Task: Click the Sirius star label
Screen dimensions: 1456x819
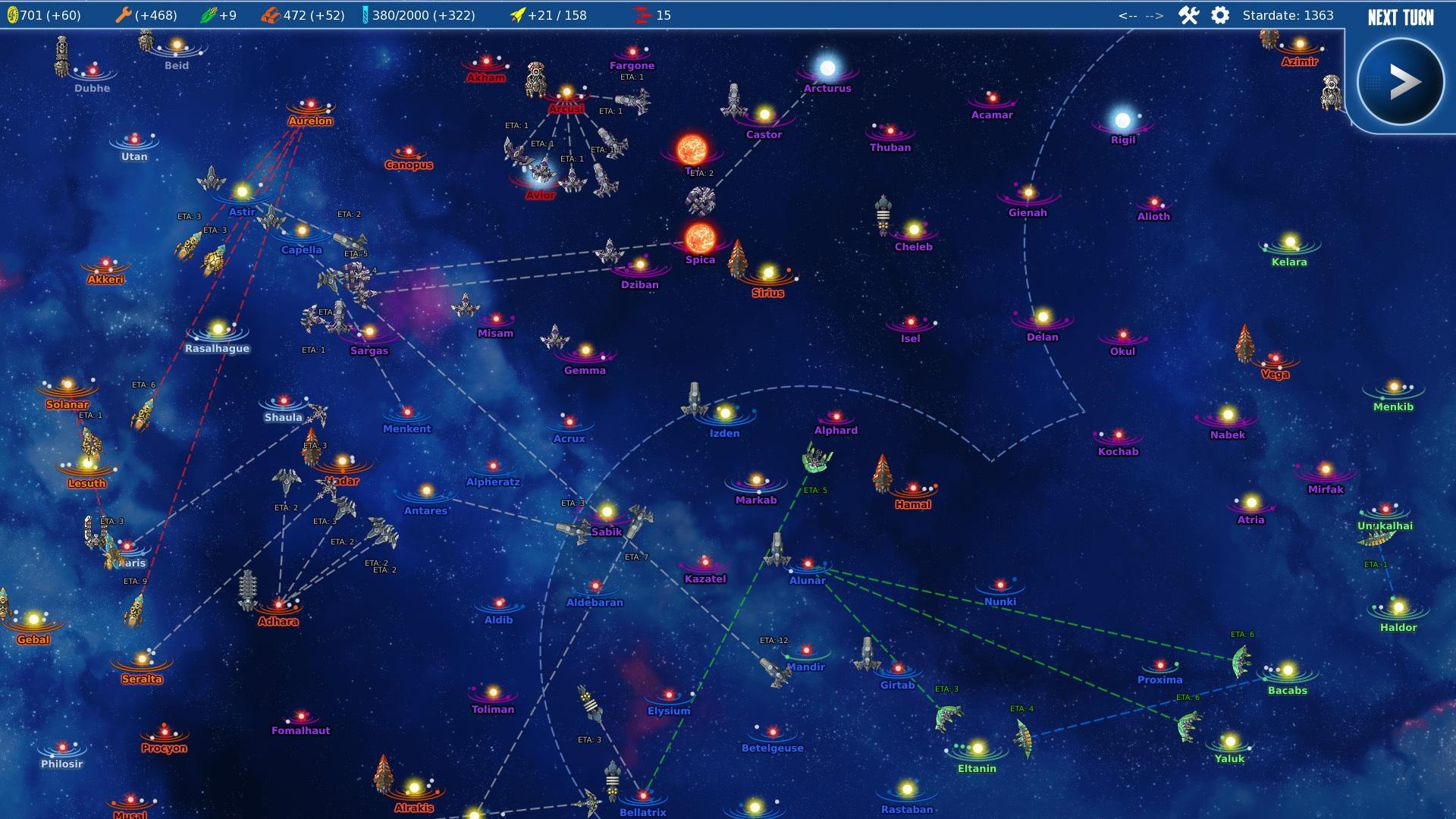Action: pyautogui.click(x=768, y=293)
